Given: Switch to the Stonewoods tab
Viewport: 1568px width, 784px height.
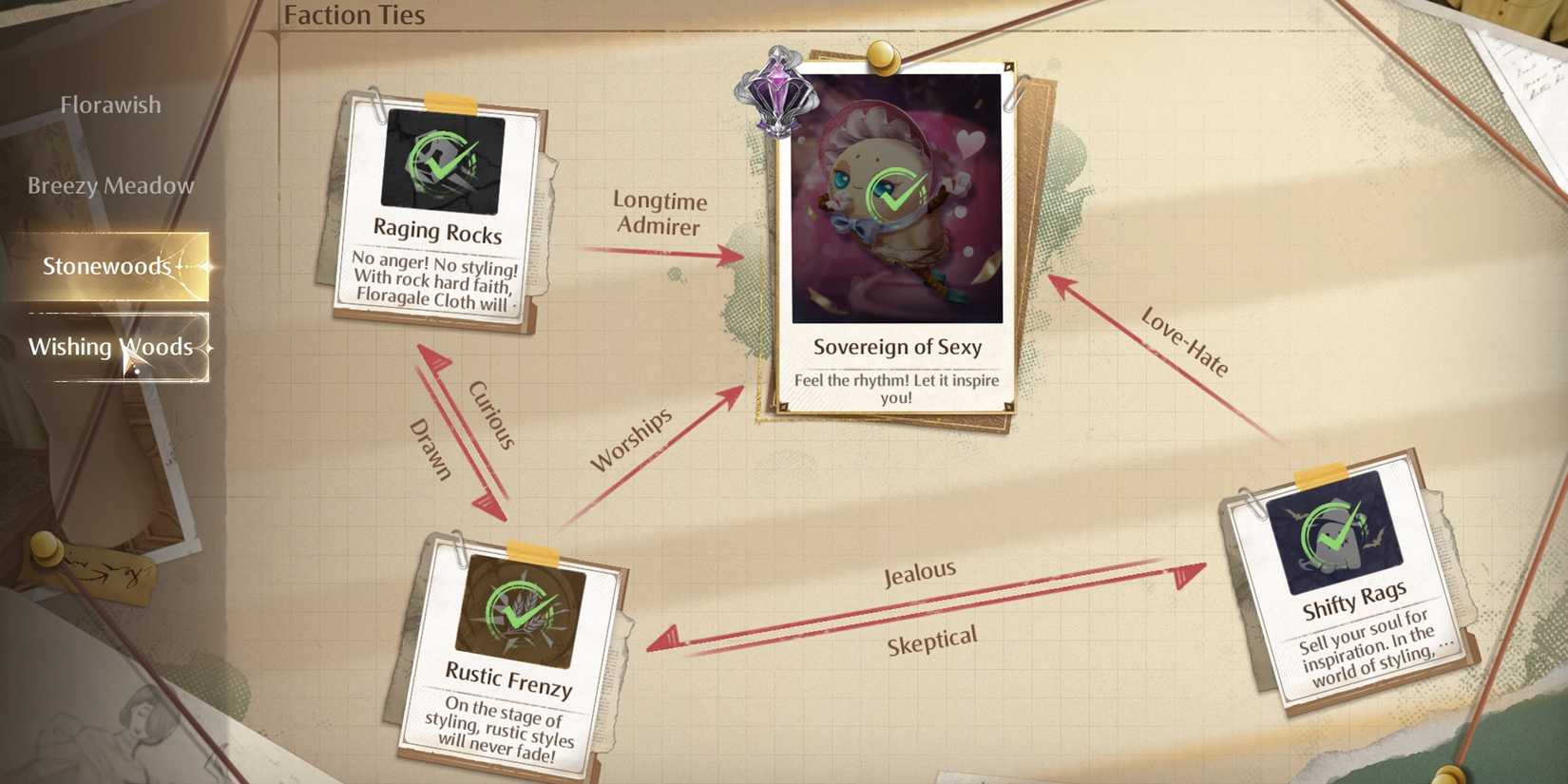Looking at the screenshot, I should pyautogui.click(x=106, y=267).
